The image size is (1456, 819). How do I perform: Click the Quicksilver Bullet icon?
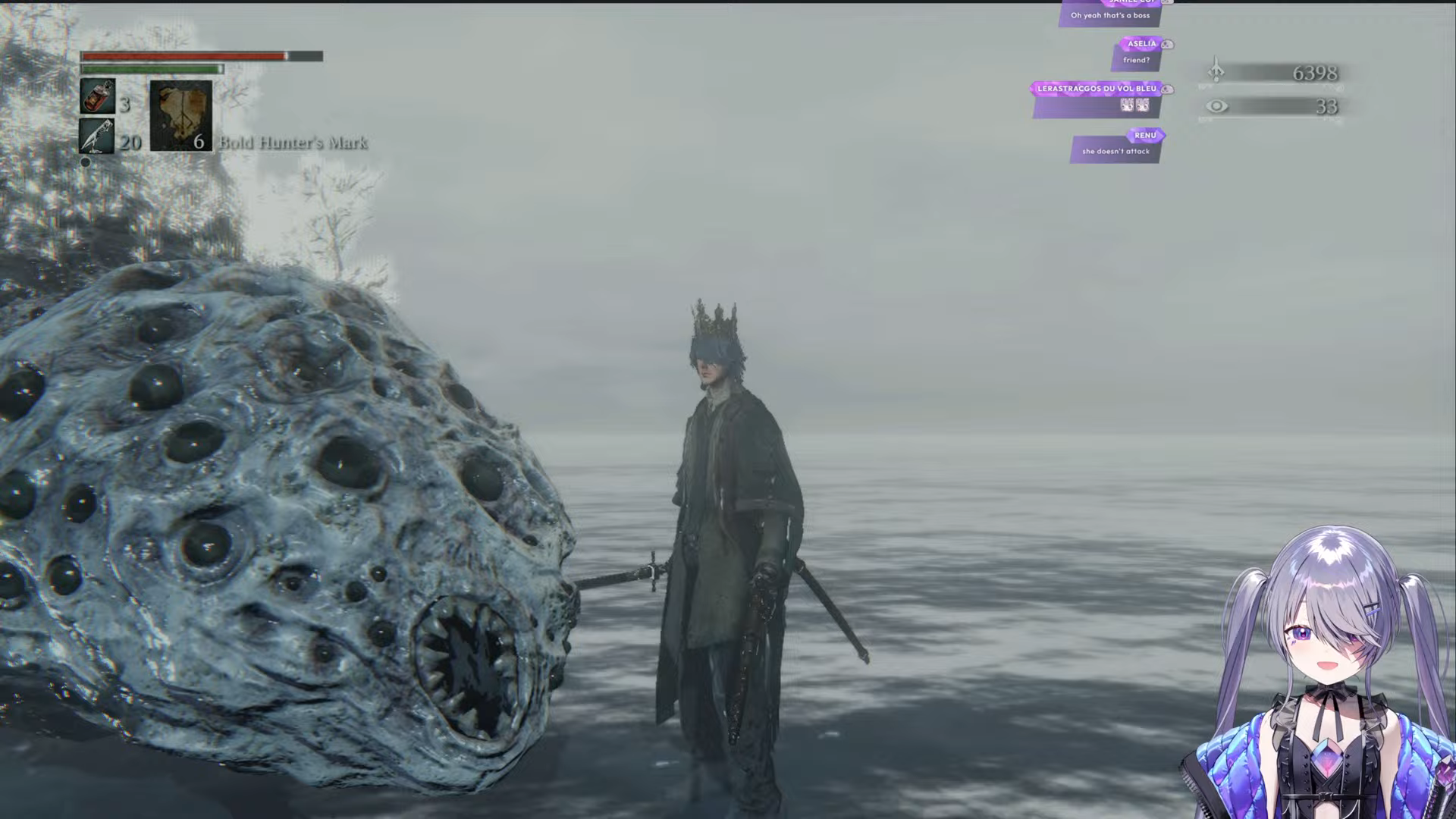(98, 136)
